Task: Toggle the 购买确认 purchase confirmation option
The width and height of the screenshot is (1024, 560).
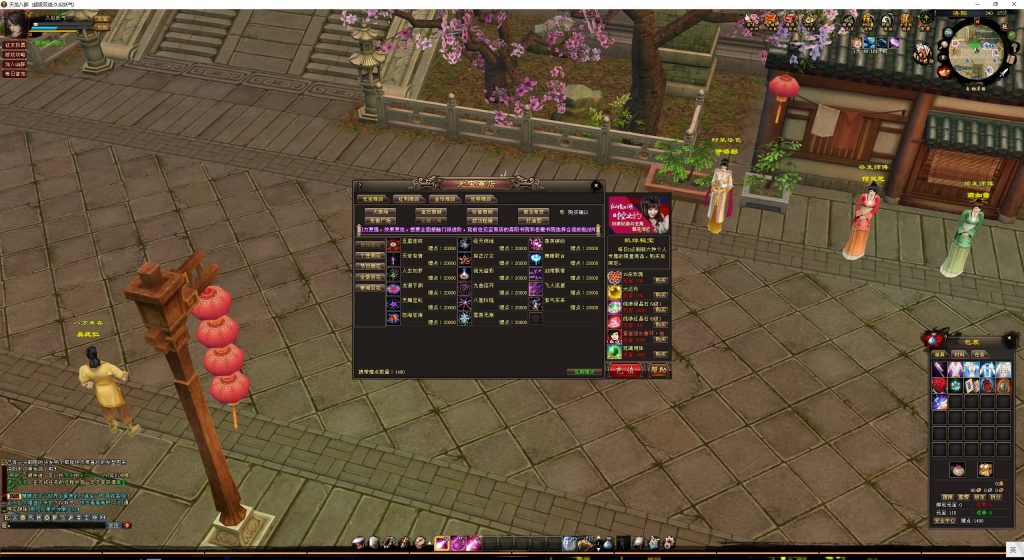Action: (x=562, y=212)
